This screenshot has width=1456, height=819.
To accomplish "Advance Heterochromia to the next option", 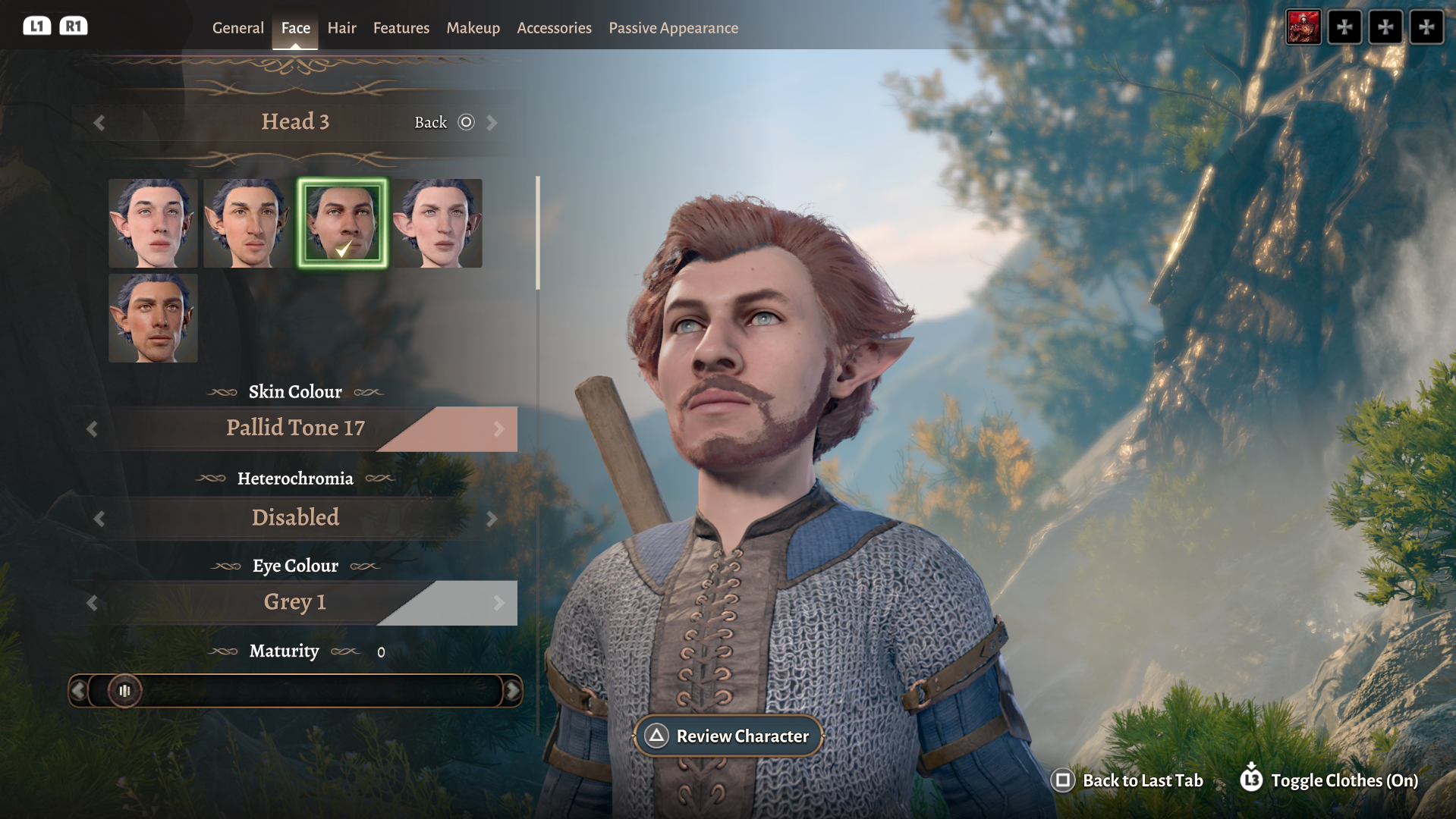I will click(492, 519).
